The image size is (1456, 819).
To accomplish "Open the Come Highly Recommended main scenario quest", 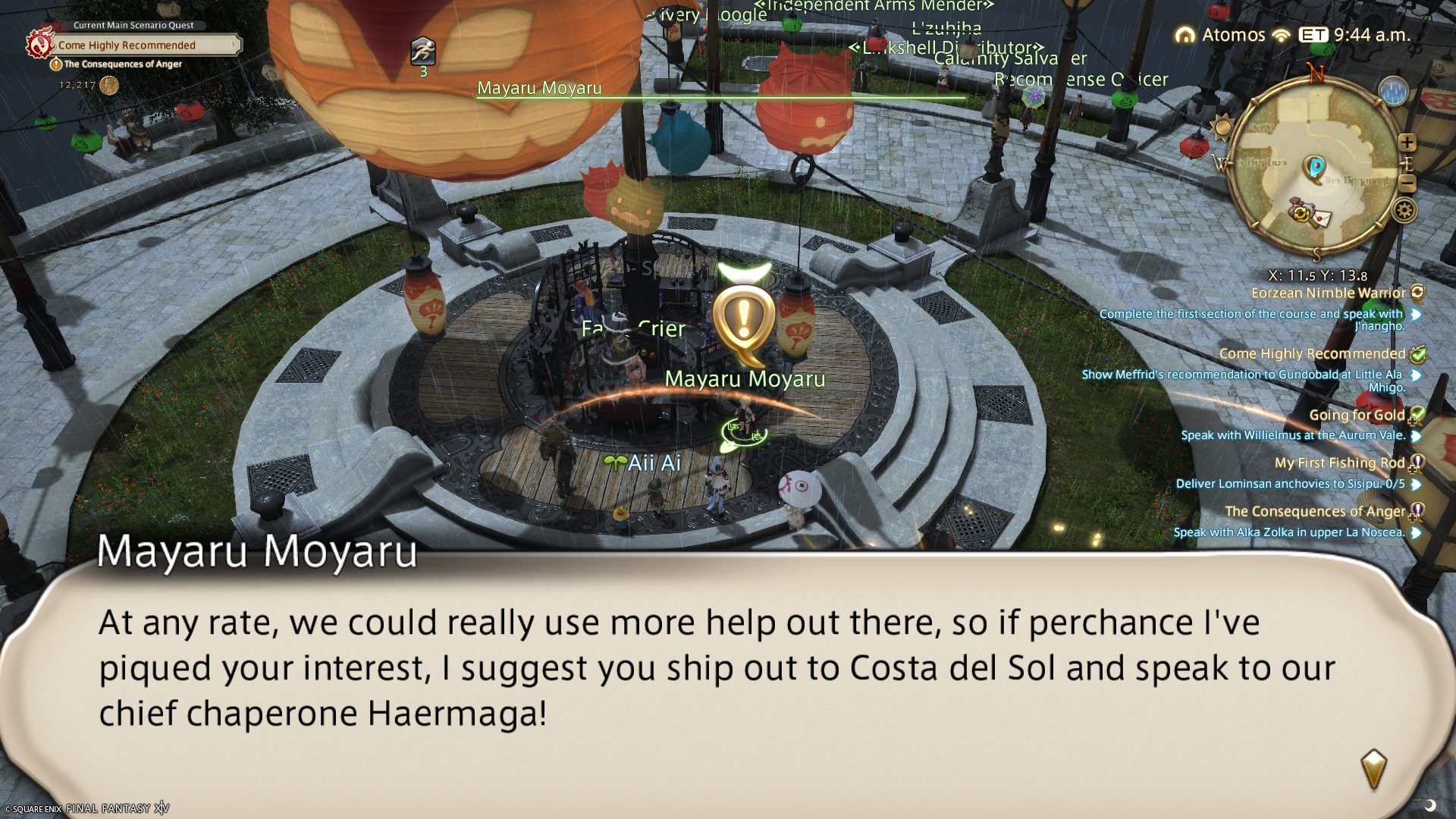I will pyautogui.click(x=127, y=45).
